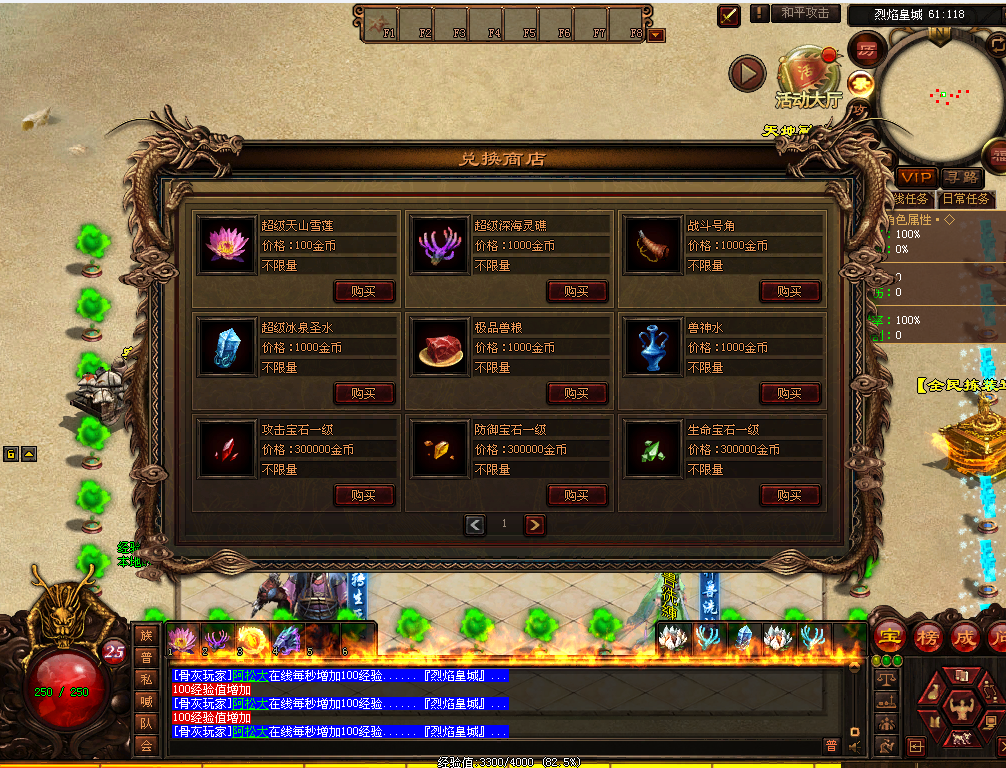Buy the 极品兽粮 meat item
Viewport: 1006px width, 768px height.
(x=577, y=393)
